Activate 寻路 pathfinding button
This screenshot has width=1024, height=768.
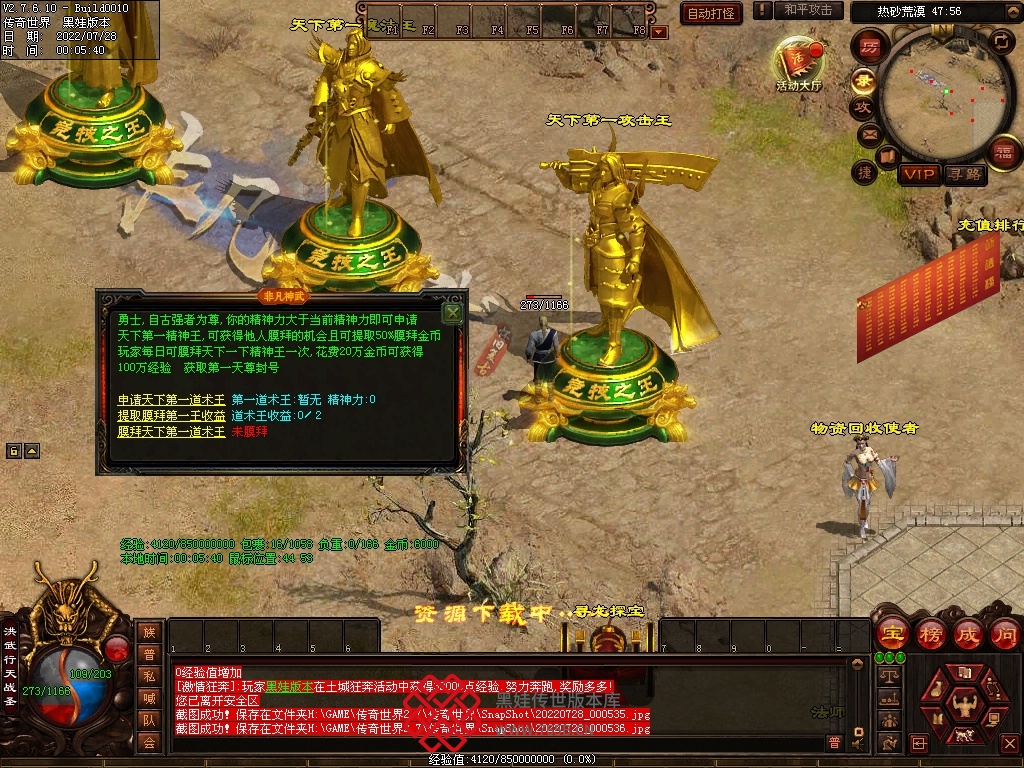965,174
